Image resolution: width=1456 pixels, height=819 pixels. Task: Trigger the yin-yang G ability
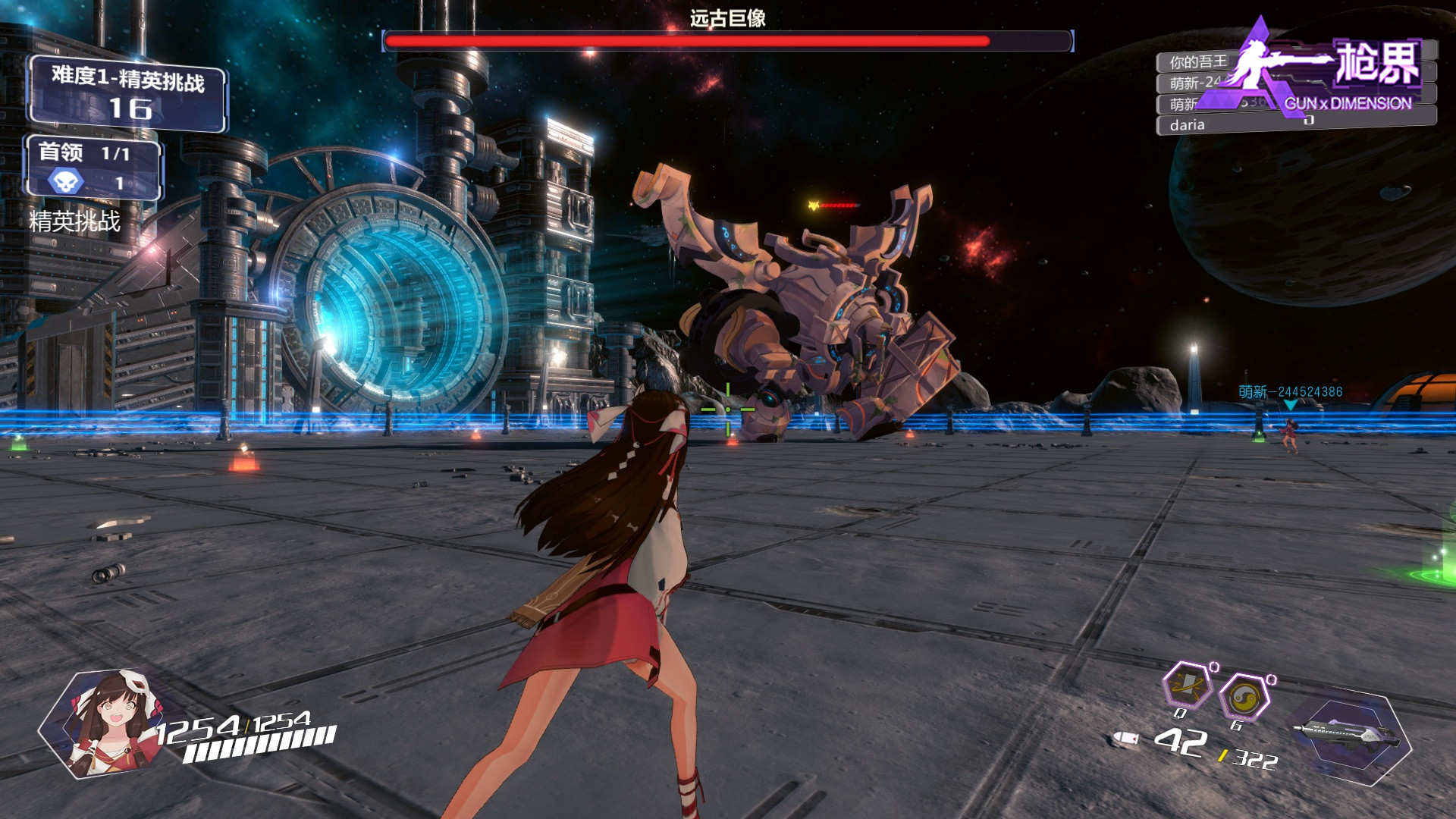pyautogui.click(x=1244, y=696)
